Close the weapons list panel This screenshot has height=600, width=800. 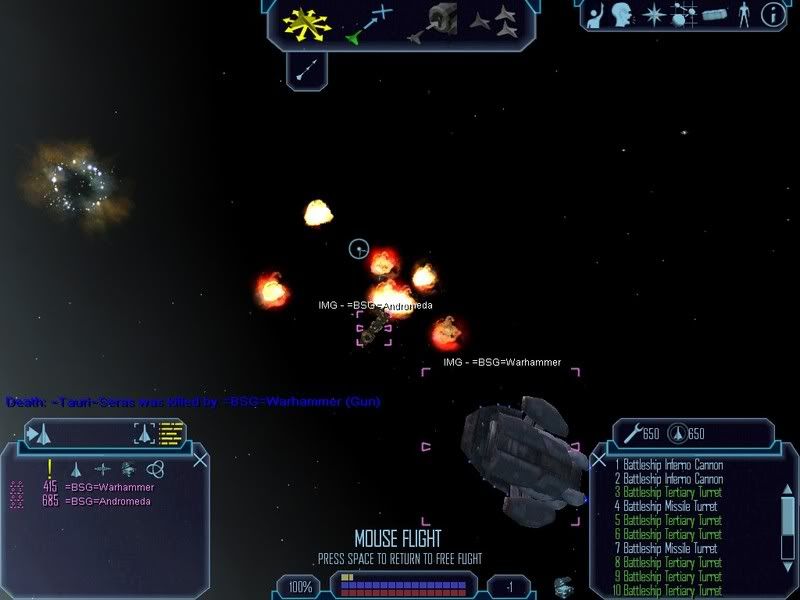point(598,460)
